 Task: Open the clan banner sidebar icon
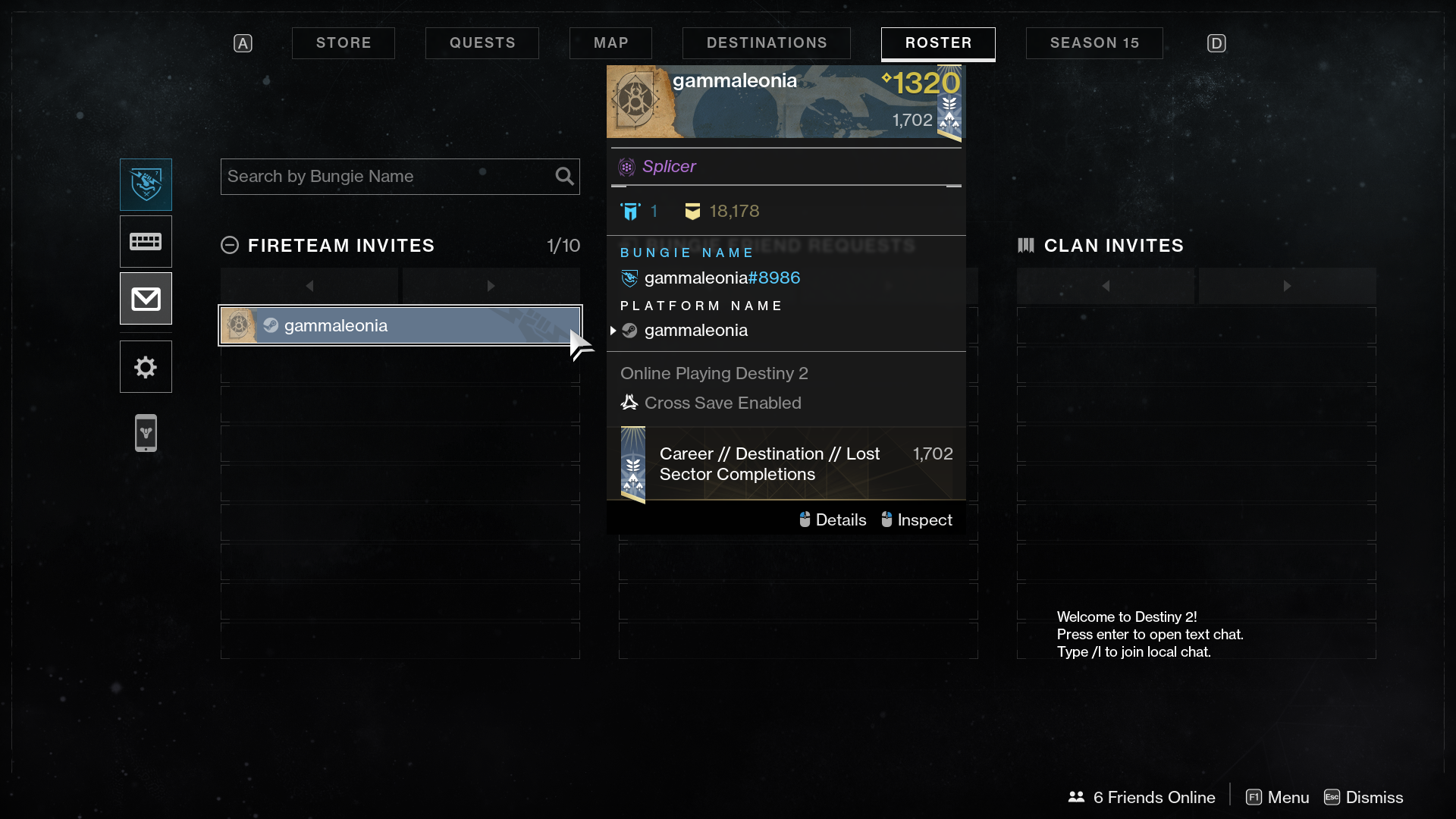pos(146,242)
